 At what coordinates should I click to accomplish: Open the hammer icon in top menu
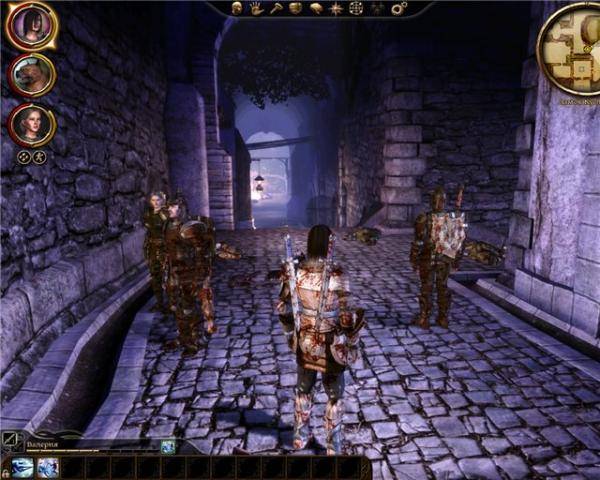pos(276,8)
